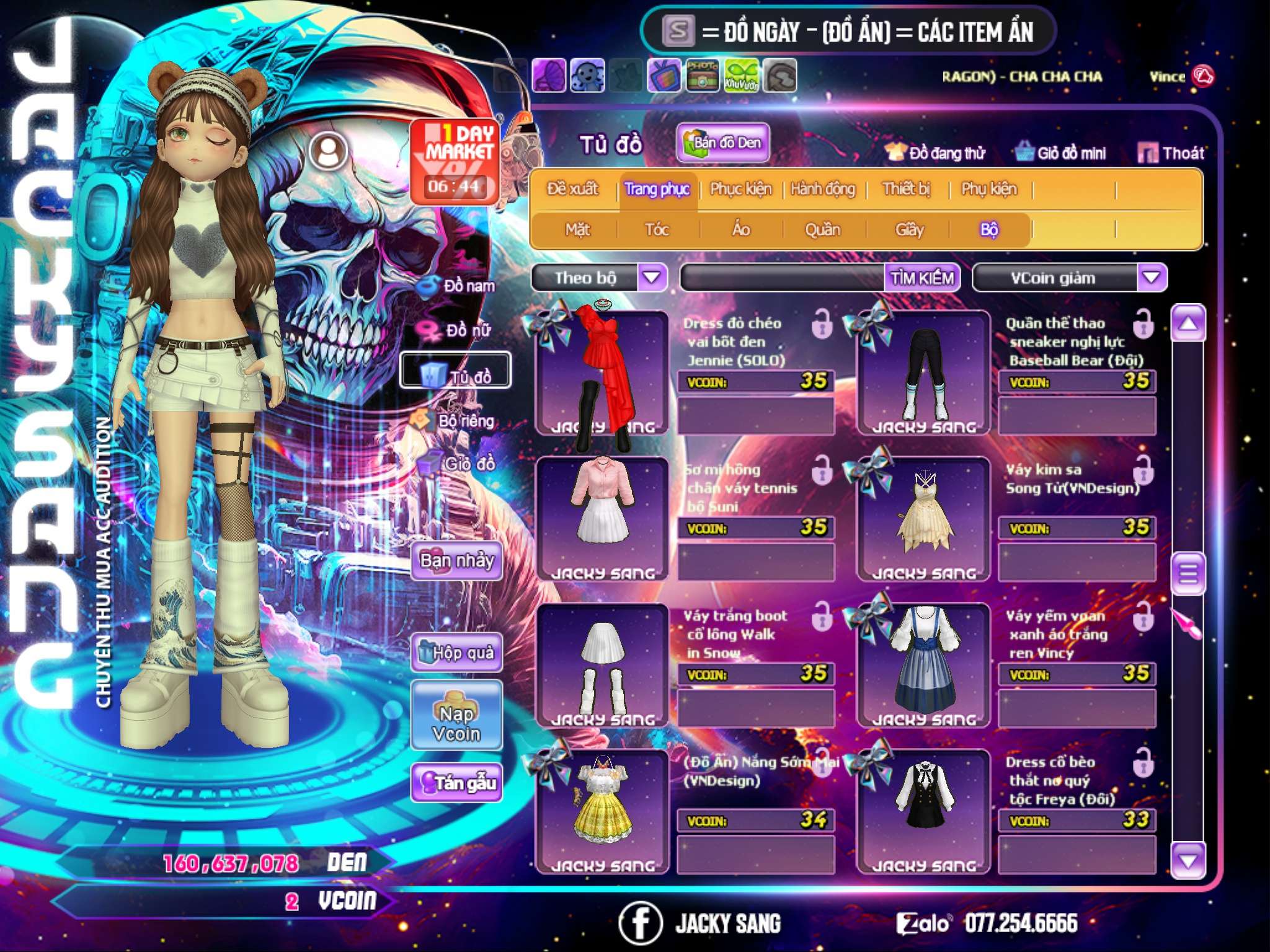
Task: Exit the wardrobe with Thoát
Action: (x=1171, y=153)
